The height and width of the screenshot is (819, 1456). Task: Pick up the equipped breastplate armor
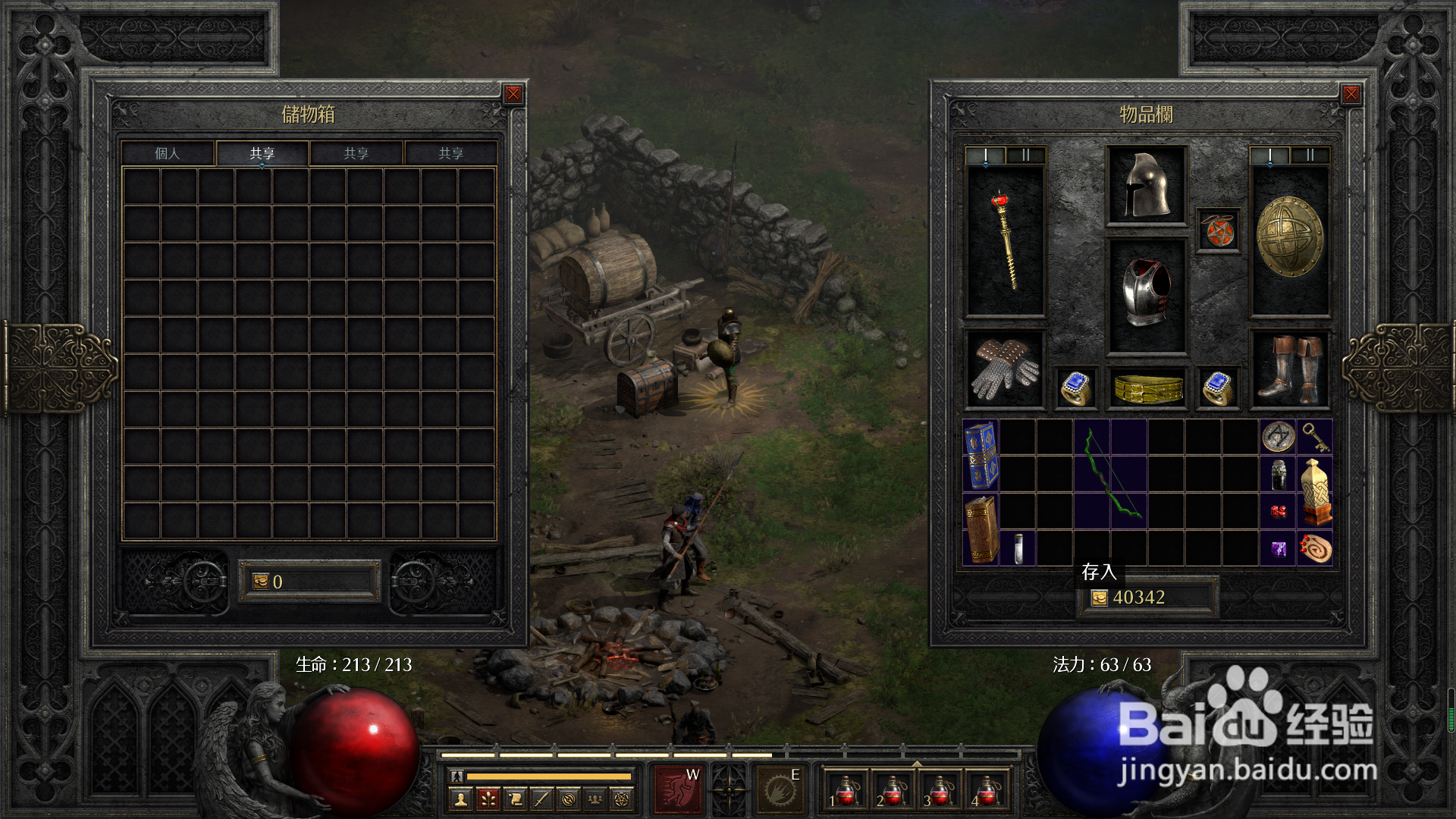point(1146,294)
